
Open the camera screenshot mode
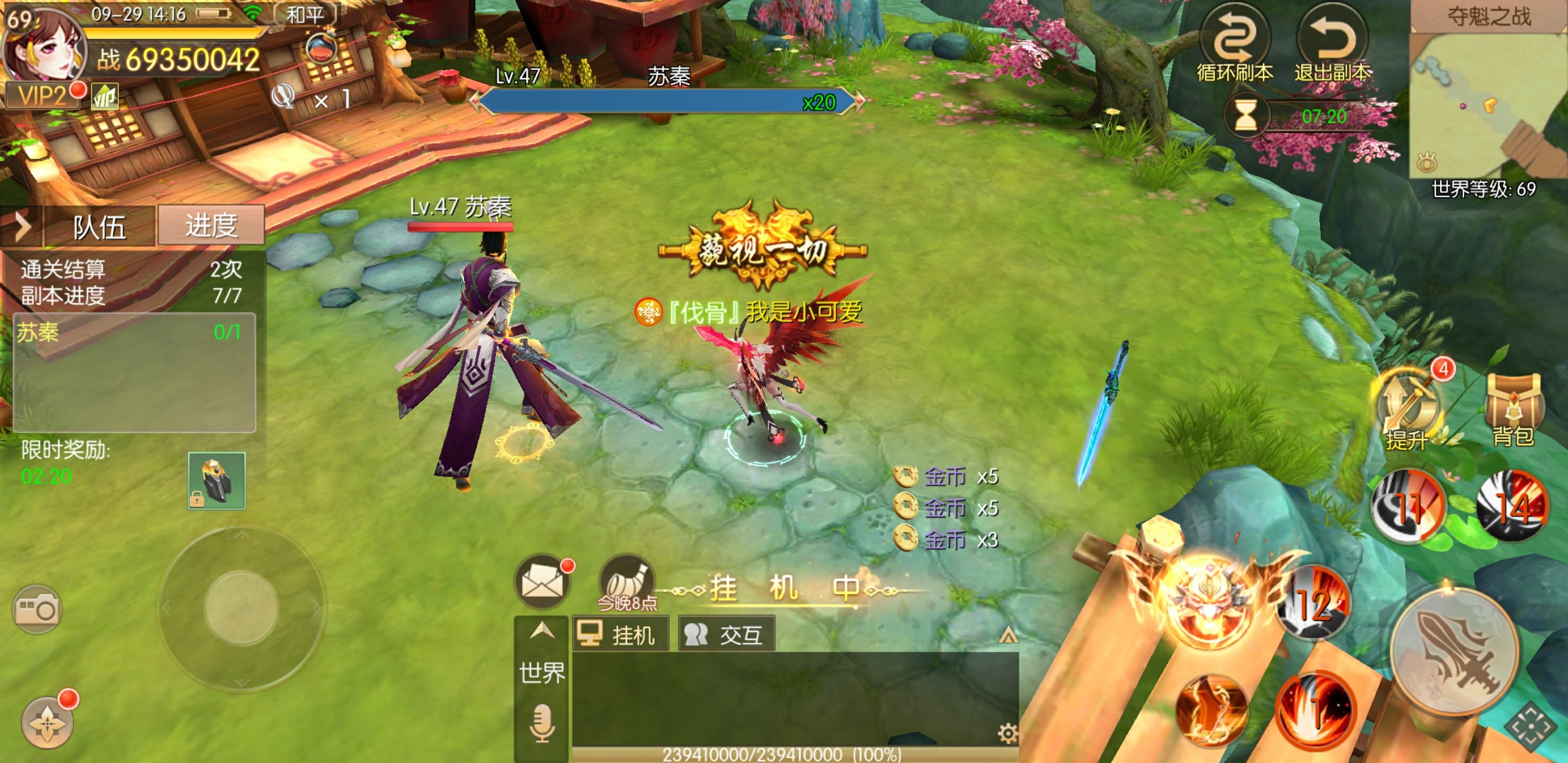point(37,609)
